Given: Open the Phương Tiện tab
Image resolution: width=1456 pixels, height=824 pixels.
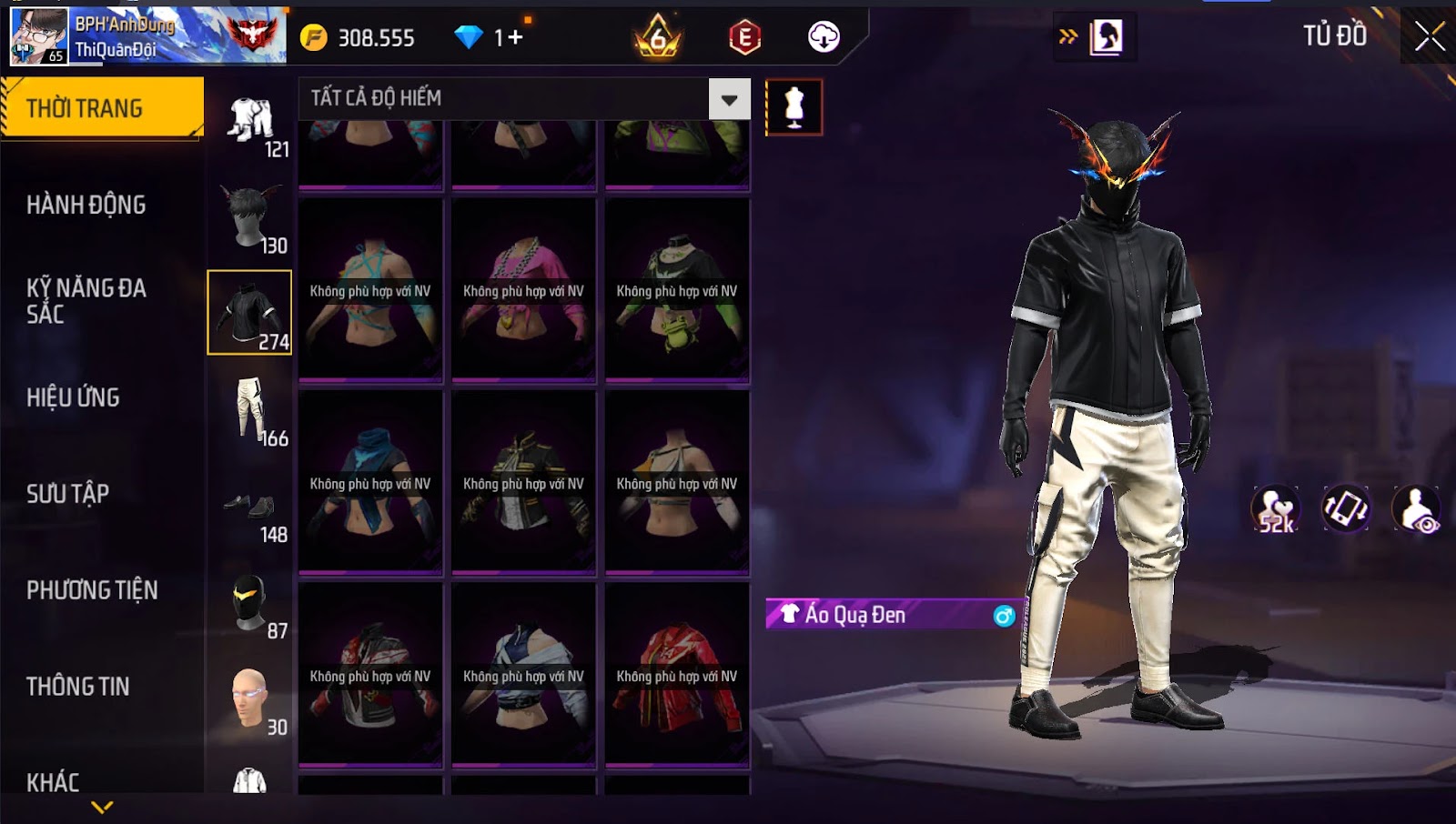Looking at the screenshot, I should point(92,590).
